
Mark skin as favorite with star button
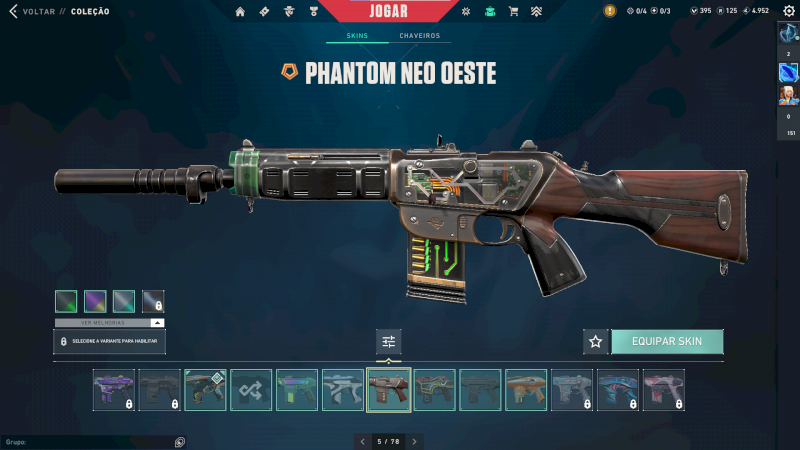596,341
